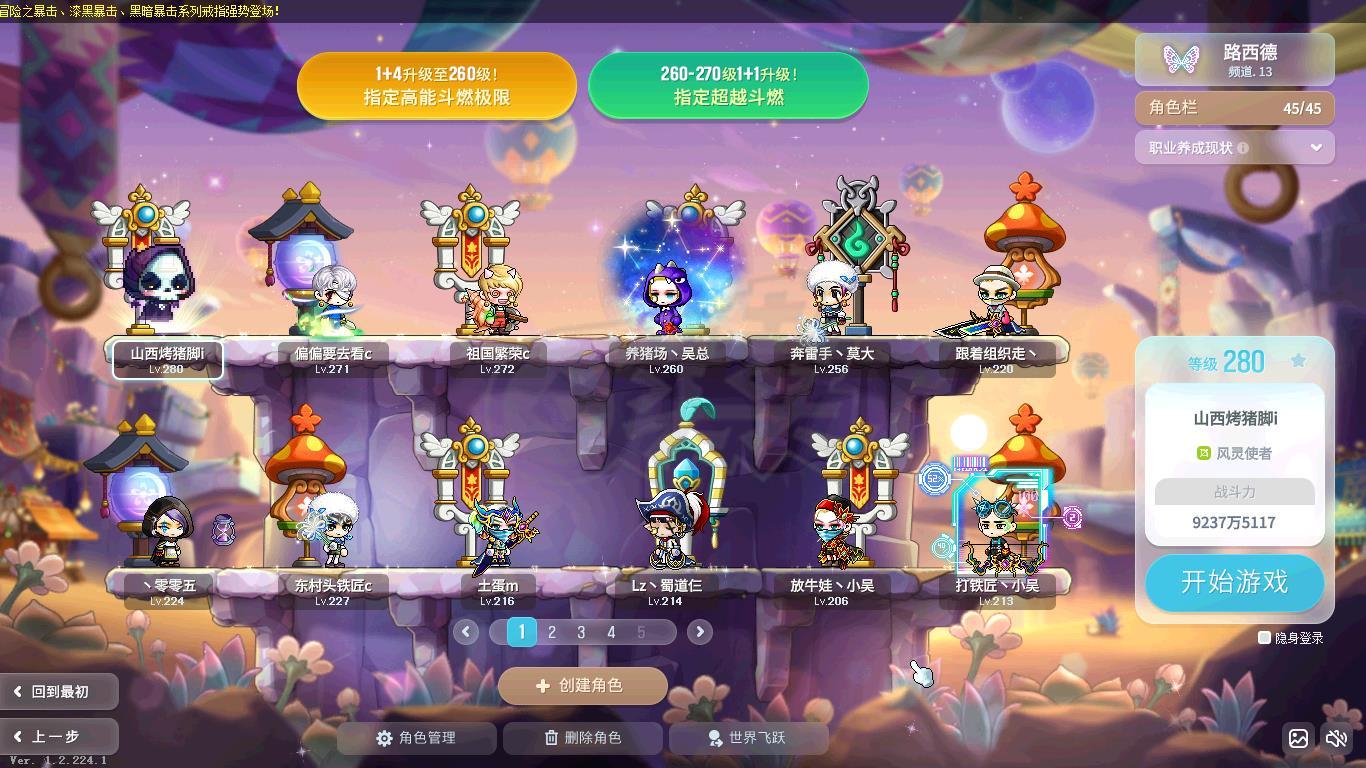Screen dimensions: 1366x768
Task: Go to the next character page arrow
Action: [x=700, y=632]
